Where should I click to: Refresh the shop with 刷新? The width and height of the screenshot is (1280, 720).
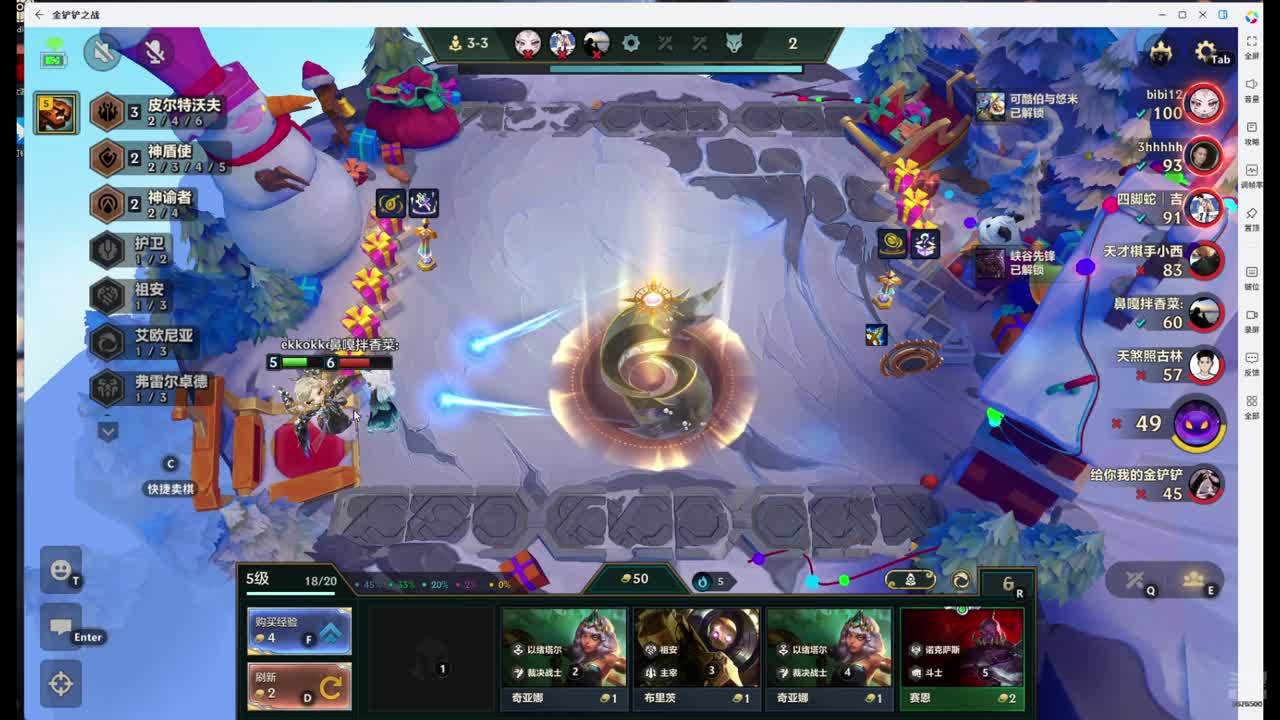coord(299,686)
